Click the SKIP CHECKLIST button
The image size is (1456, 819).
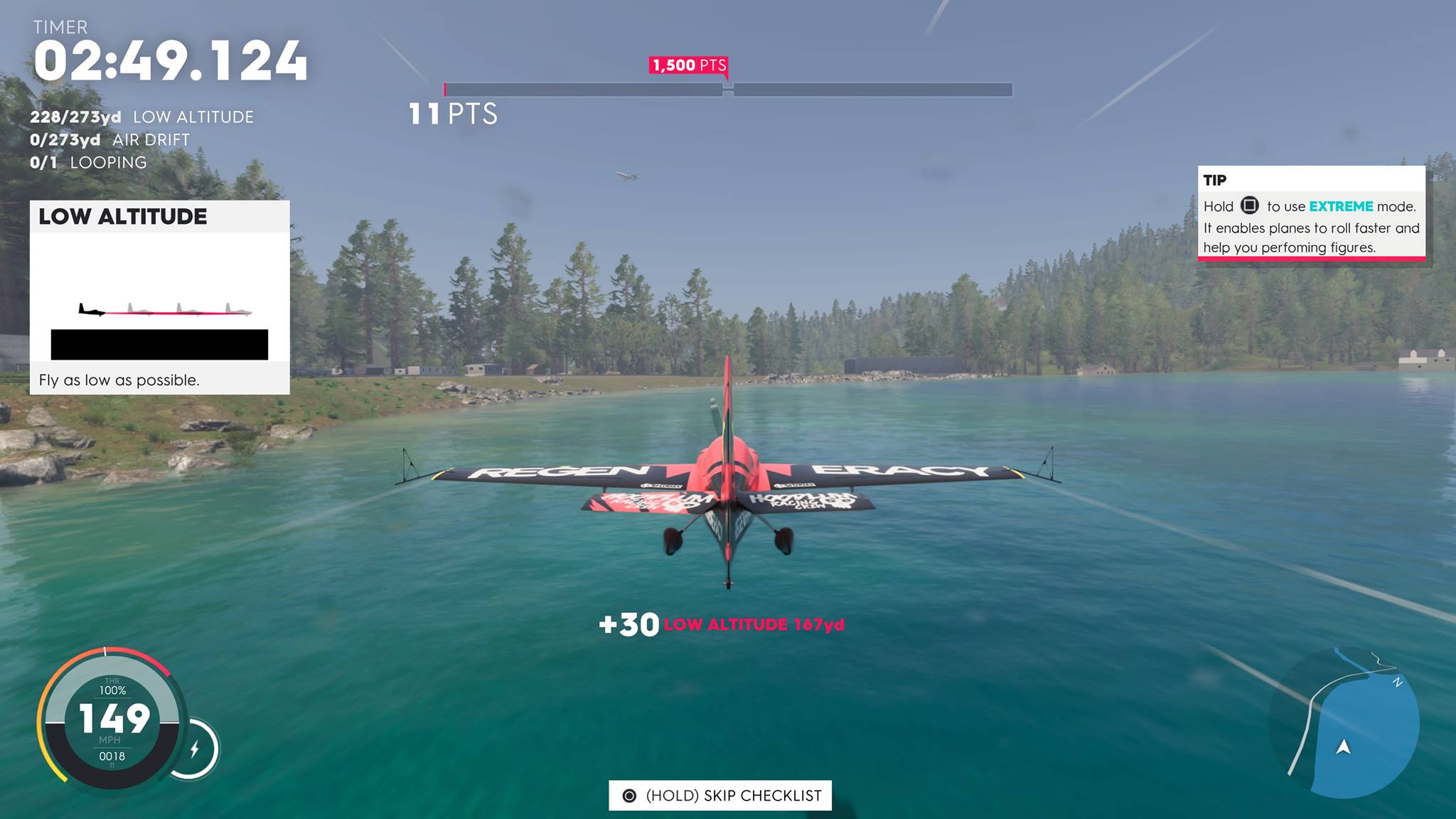point(720,796)
